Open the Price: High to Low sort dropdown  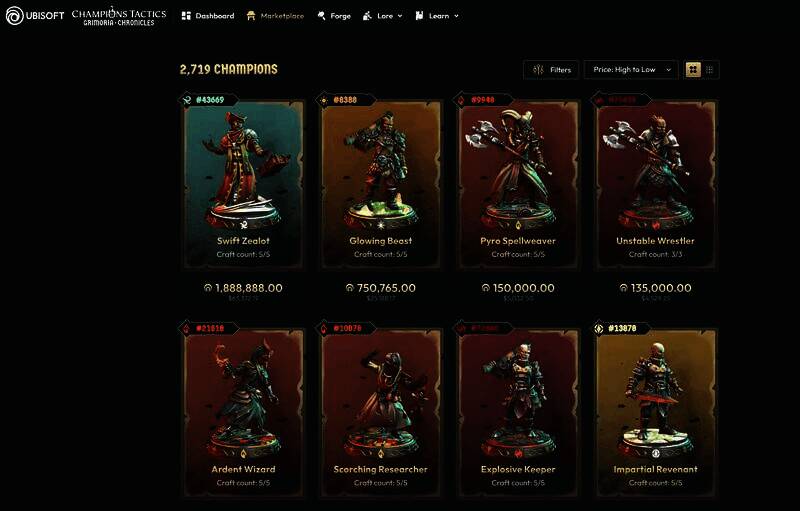tap(630, 70)
